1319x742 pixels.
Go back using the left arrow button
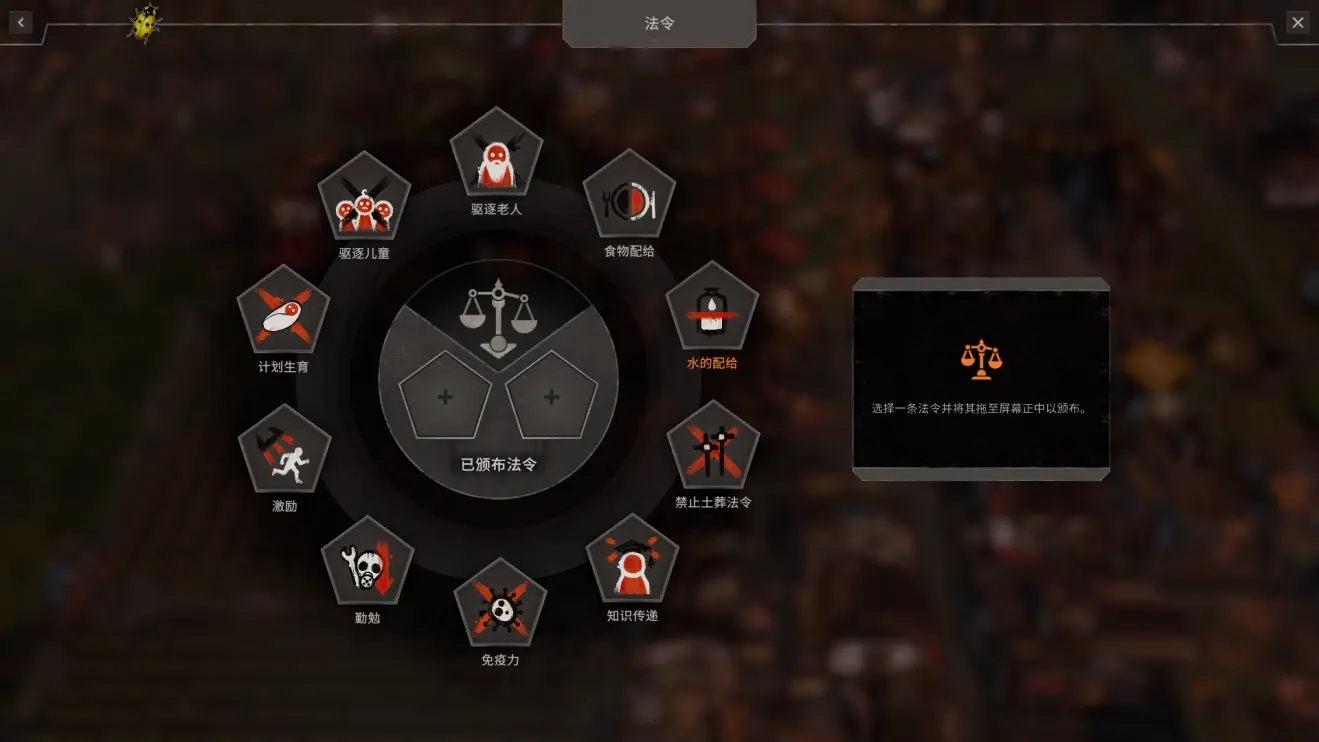(21, 23)
